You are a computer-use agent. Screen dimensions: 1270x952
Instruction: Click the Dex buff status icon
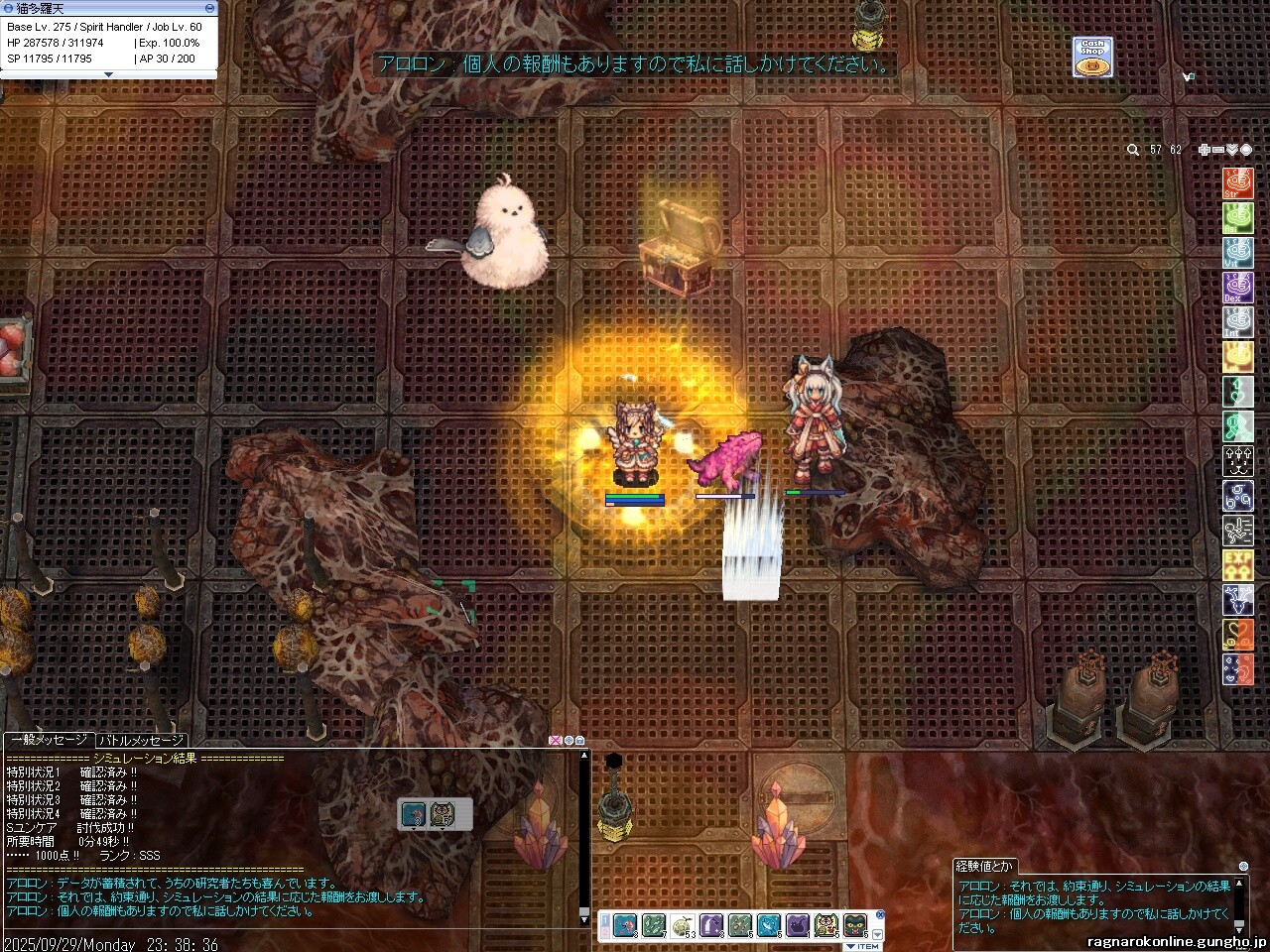click(1237, 288)
